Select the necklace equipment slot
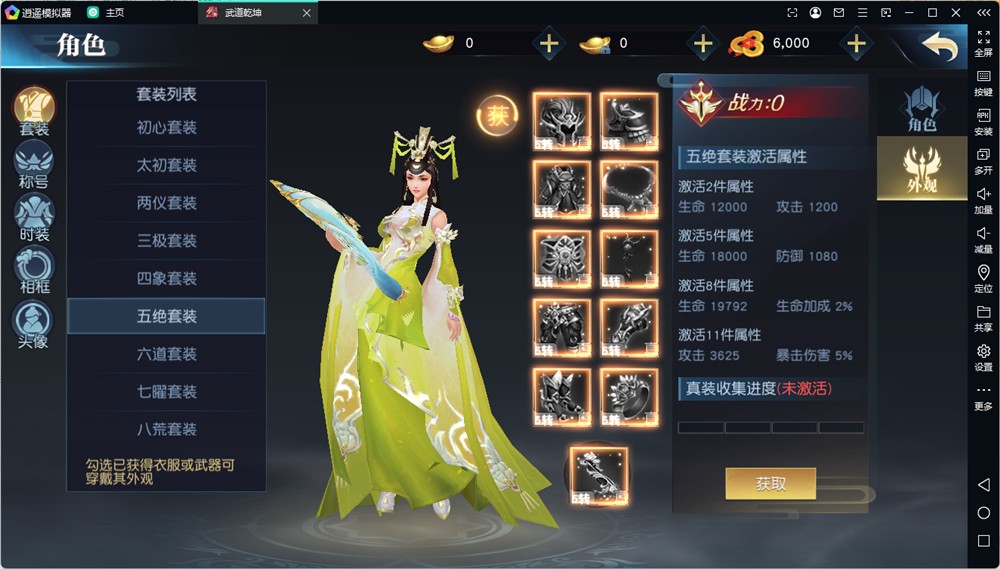The height and width of the screenshot is (569, 1000). click(628, 188)
